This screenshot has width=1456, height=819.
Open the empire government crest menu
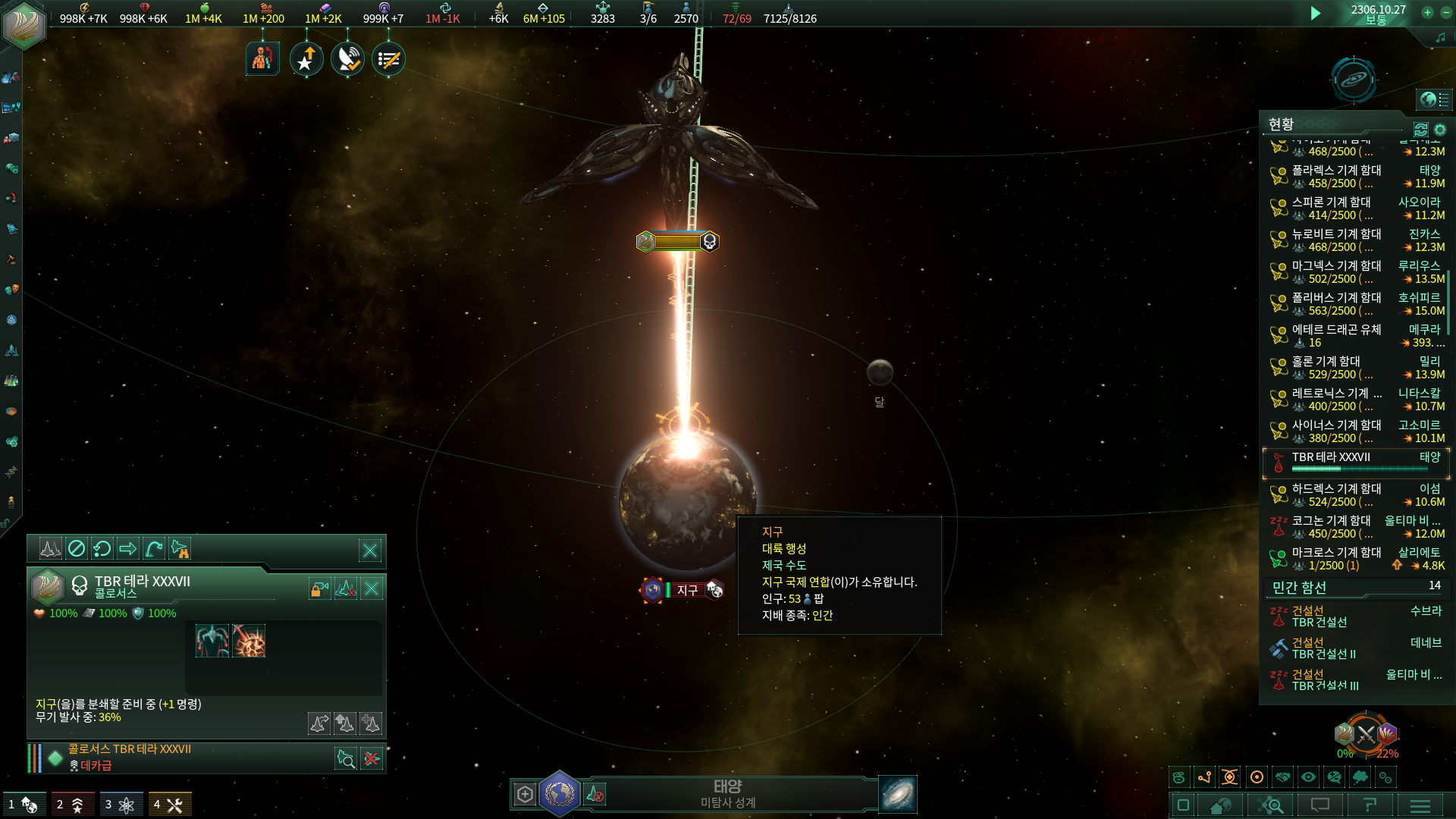[x=24, y=24]
